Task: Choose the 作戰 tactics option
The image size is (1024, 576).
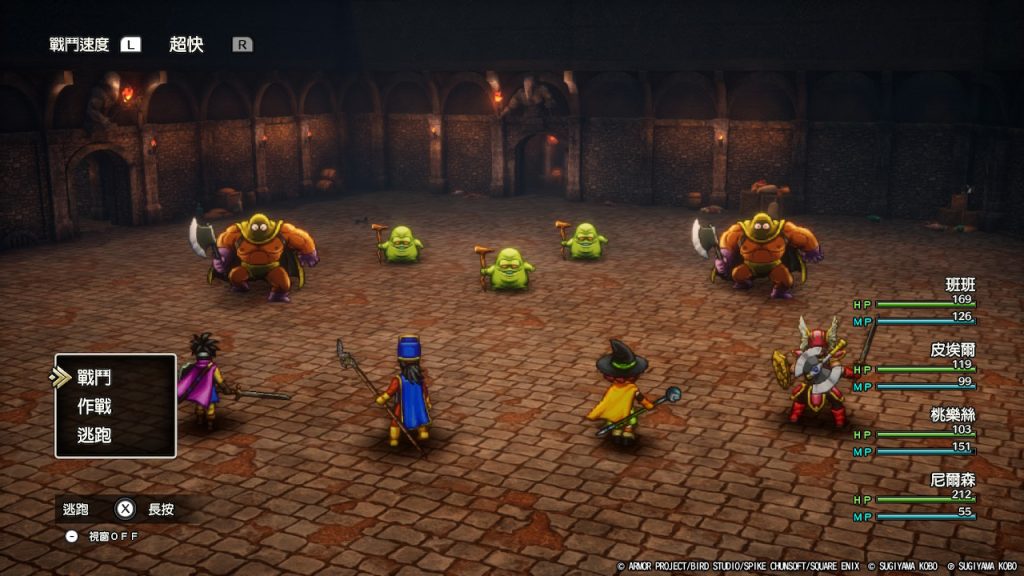Action: point(94,407)
